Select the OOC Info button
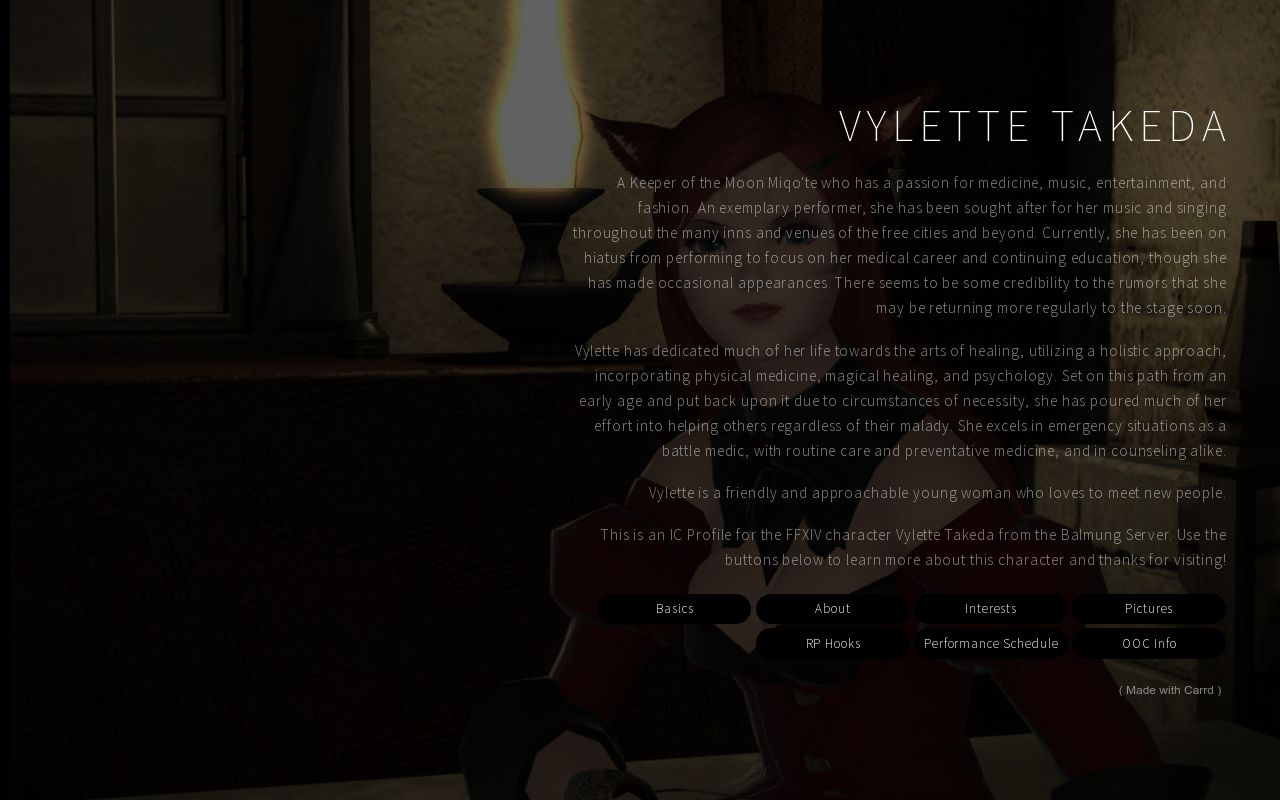 pos(1148,643)
